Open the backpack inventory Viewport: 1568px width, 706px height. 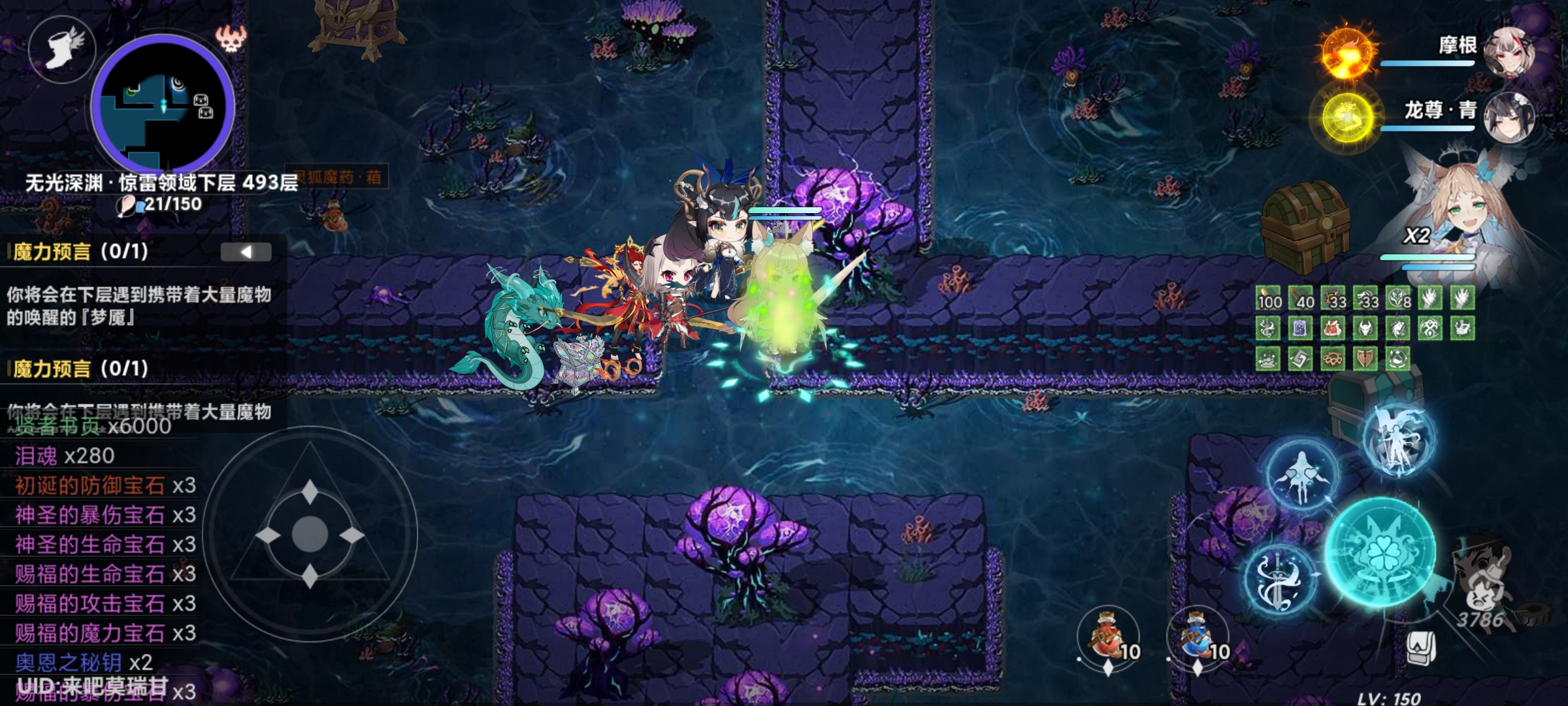coord(1420,648)
